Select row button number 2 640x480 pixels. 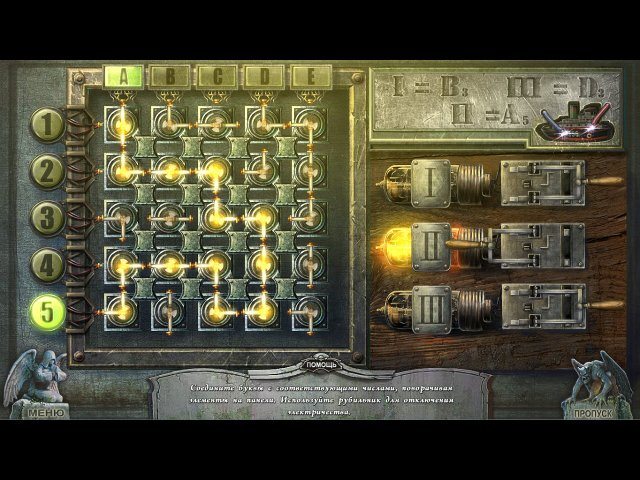[46, 171]
